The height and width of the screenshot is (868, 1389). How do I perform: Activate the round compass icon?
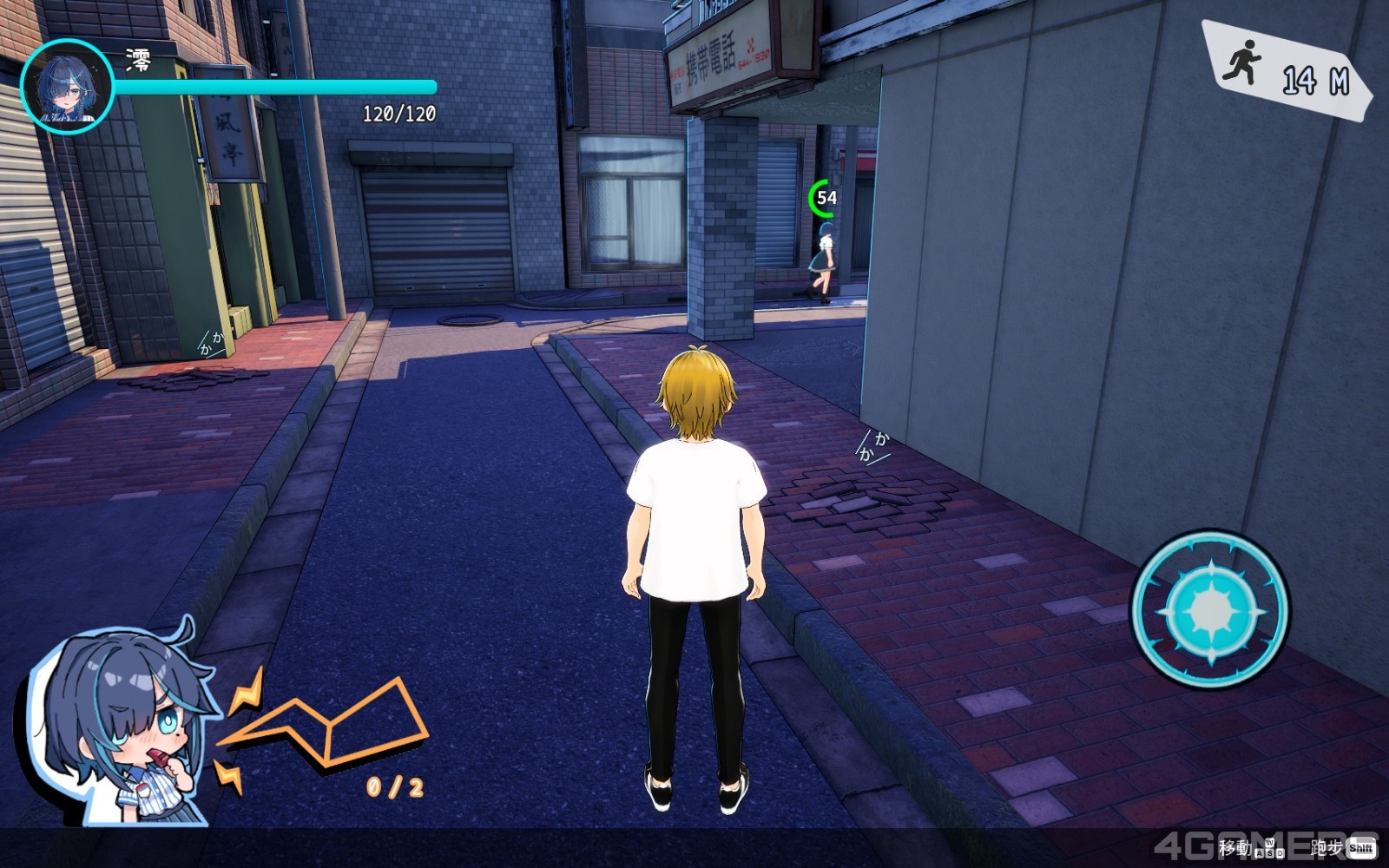pyautogui.click(x=1211, y=610)
